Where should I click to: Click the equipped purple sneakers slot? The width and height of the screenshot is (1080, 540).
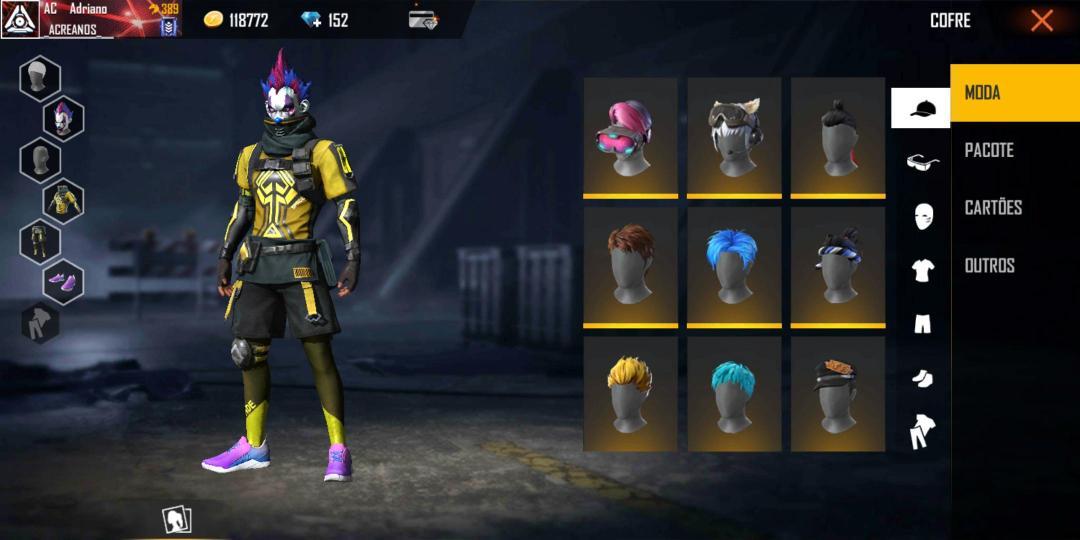point(63,282)
